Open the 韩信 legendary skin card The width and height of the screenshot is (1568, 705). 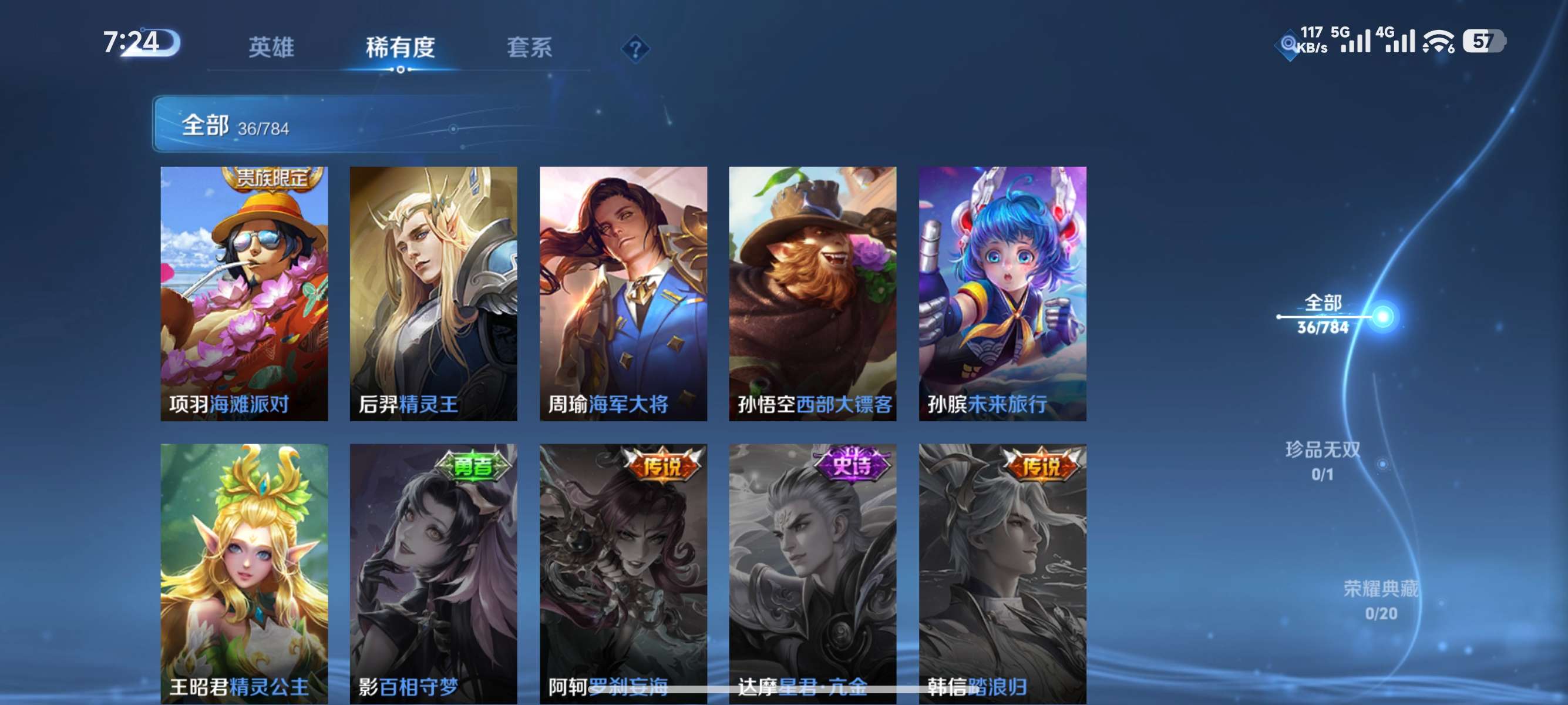(x=1002, y=572)
